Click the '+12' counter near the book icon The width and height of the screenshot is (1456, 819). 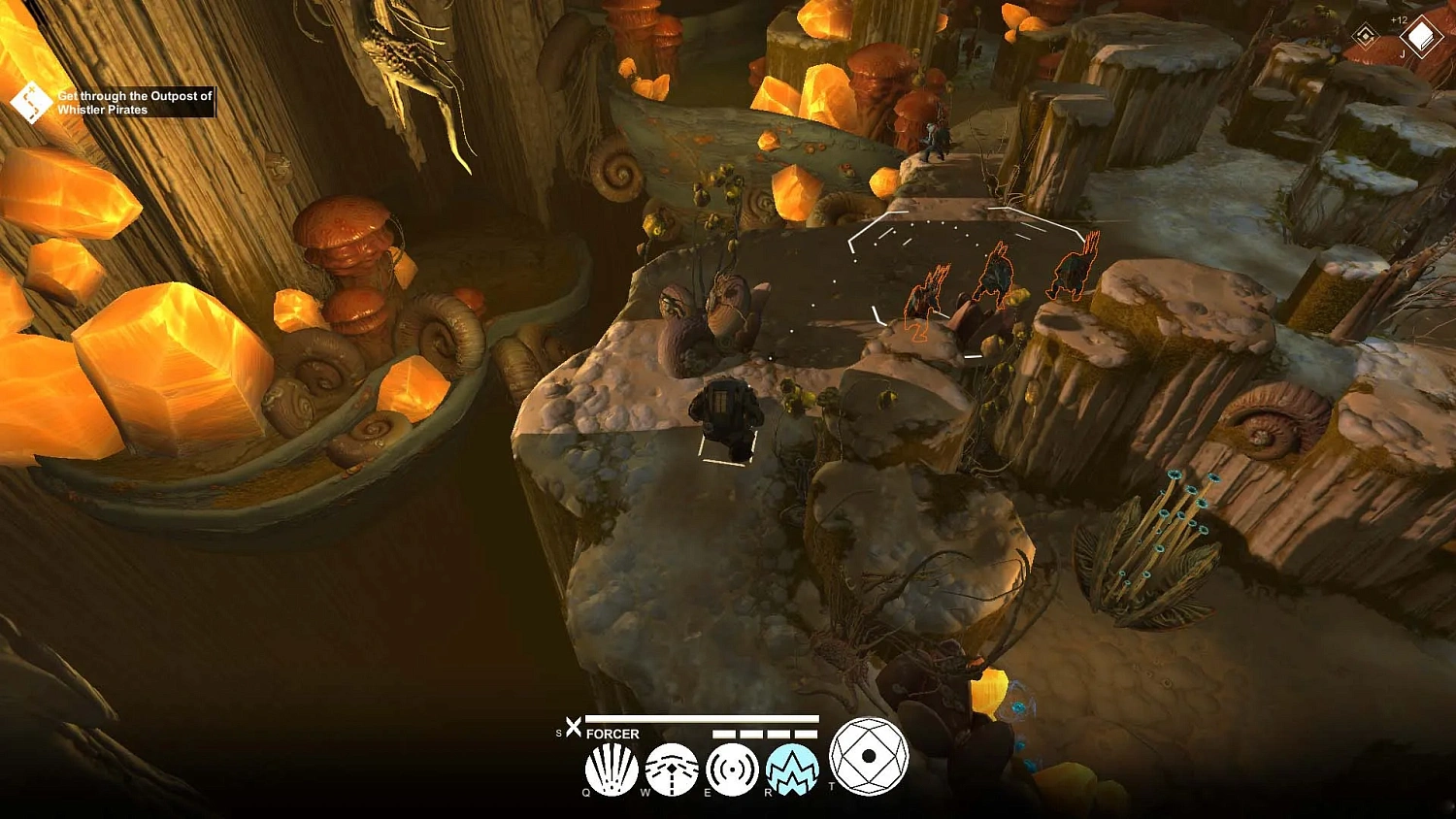coord(1399,19)
